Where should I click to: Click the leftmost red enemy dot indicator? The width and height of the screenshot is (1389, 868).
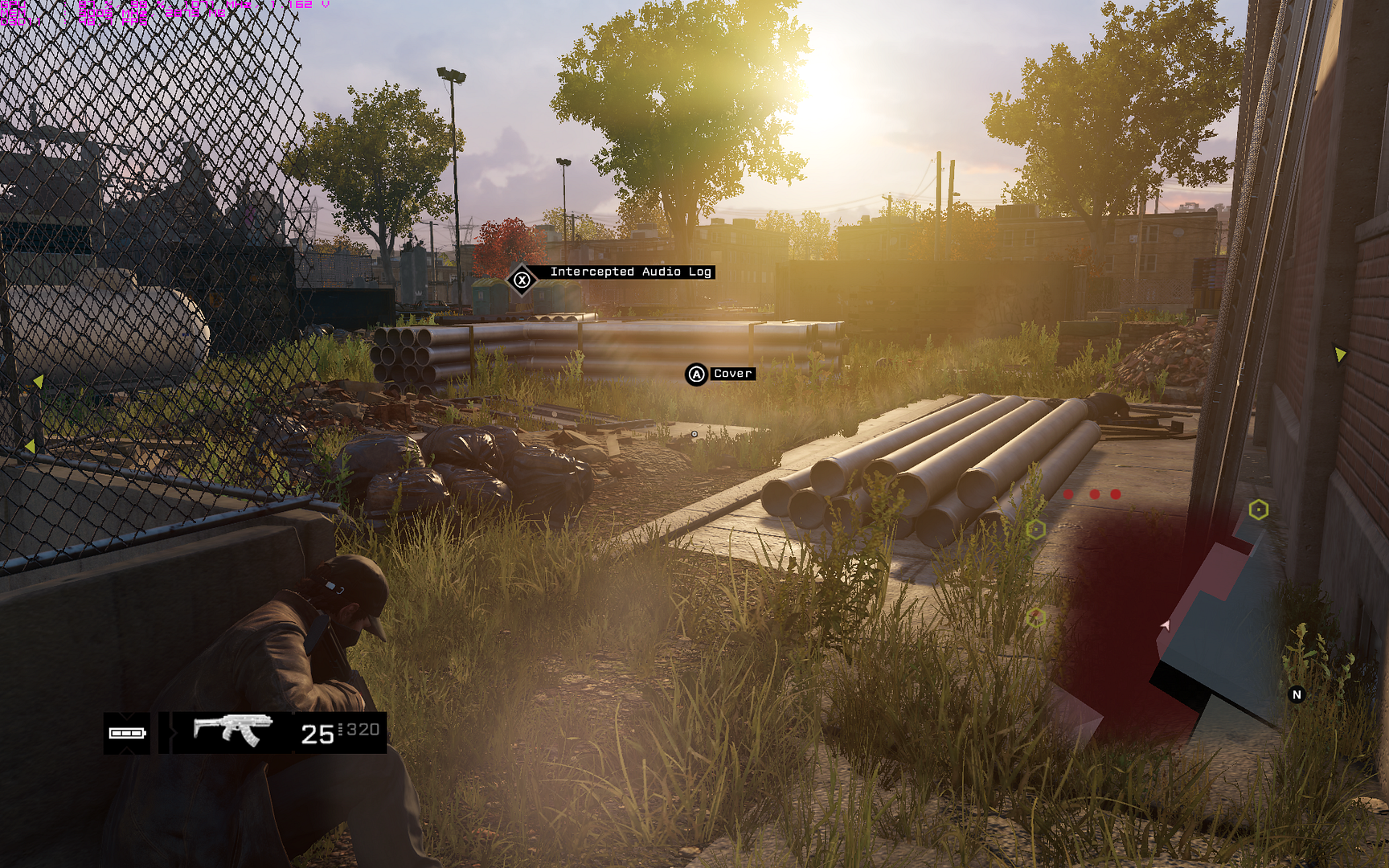tap(1068, 495)
